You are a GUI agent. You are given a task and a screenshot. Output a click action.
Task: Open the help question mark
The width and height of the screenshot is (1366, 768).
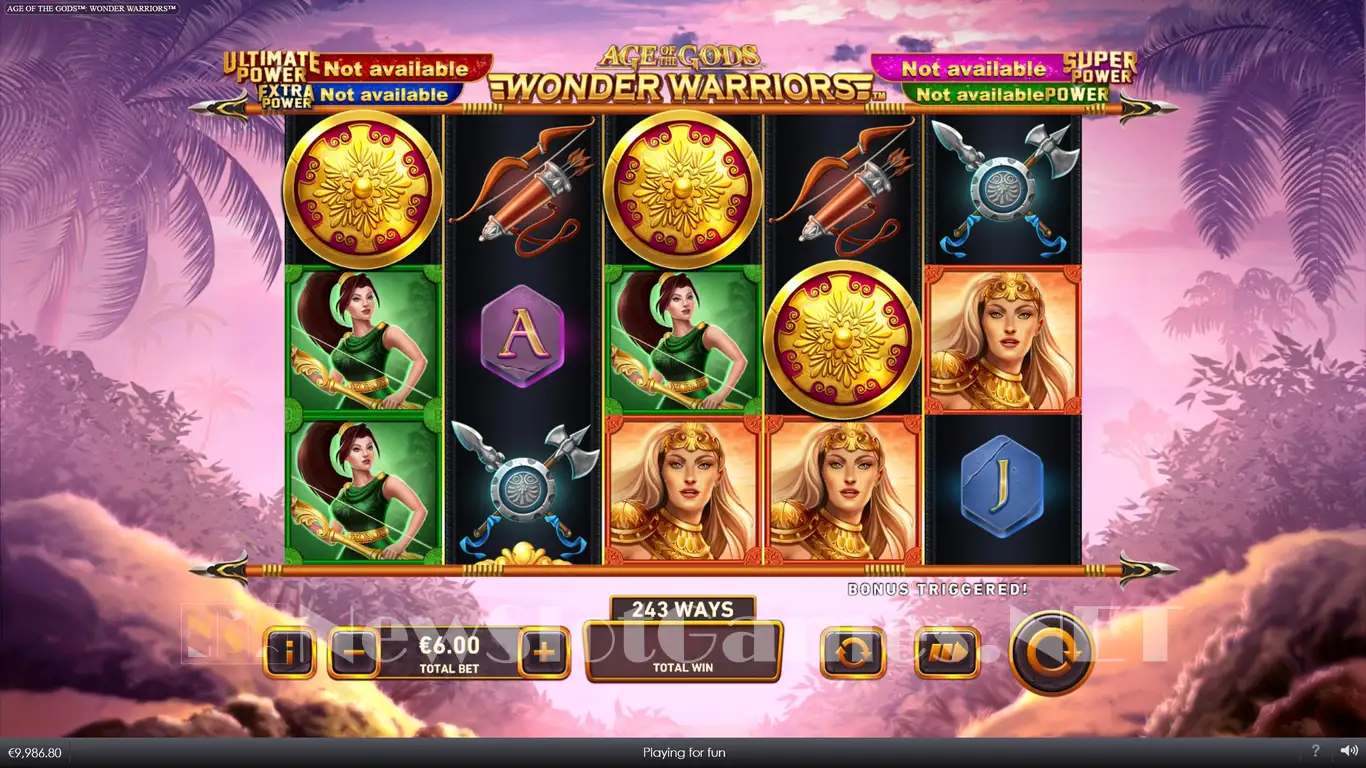1315,751
